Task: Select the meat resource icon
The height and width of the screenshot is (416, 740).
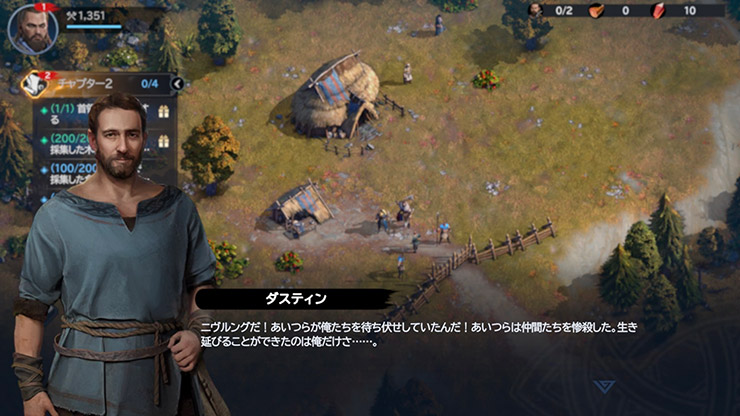Action: (x=596, y=10)
